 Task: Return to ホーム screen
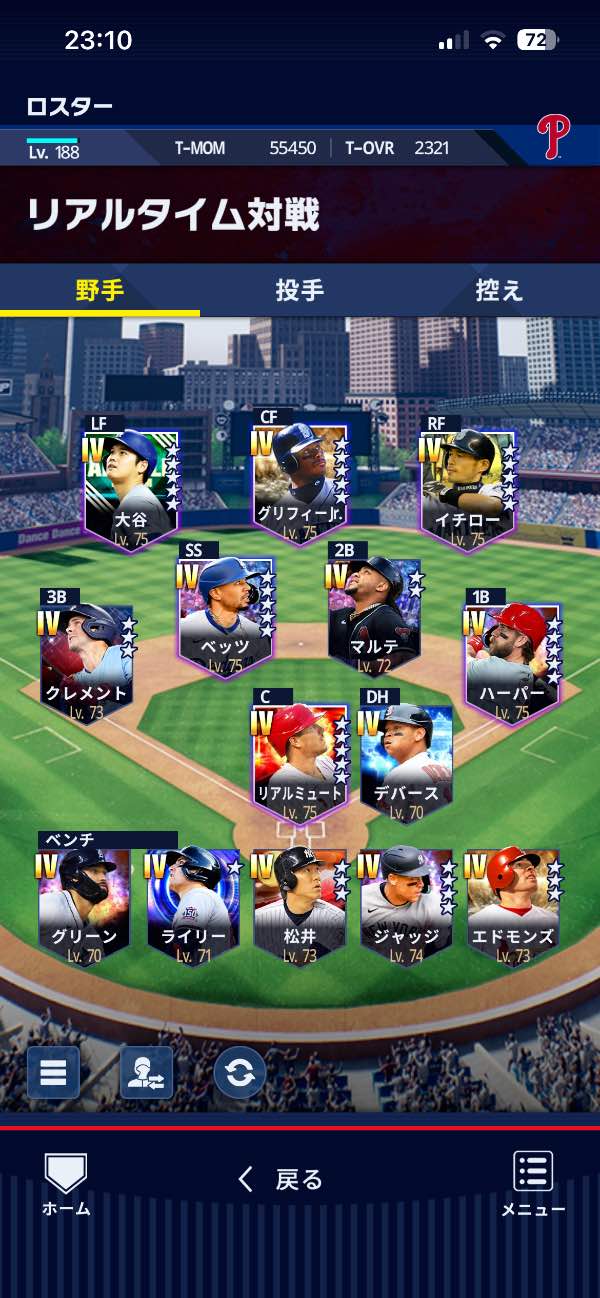click(66, 1185)
